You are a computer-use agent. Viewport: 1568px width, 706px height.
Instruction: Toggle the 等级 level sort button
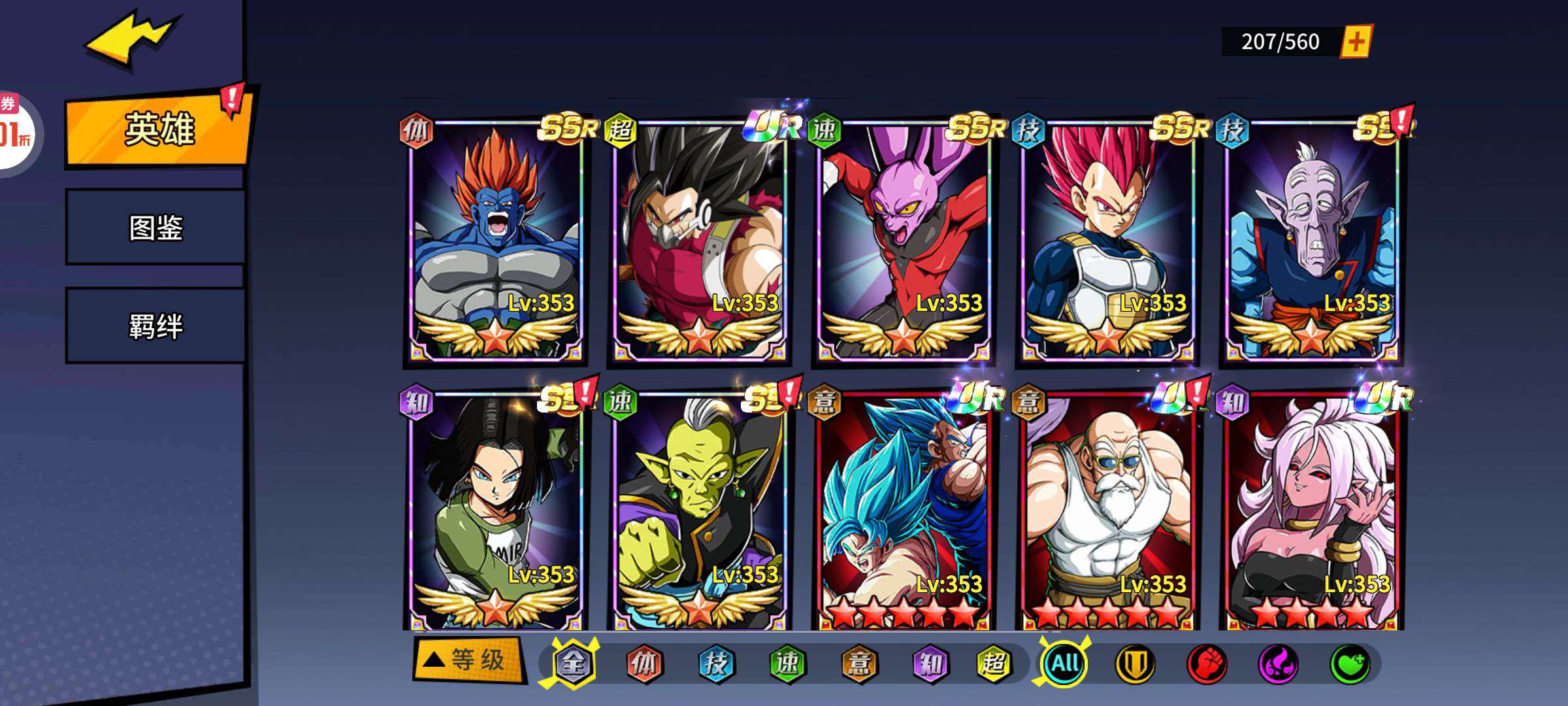click(468, 660)
